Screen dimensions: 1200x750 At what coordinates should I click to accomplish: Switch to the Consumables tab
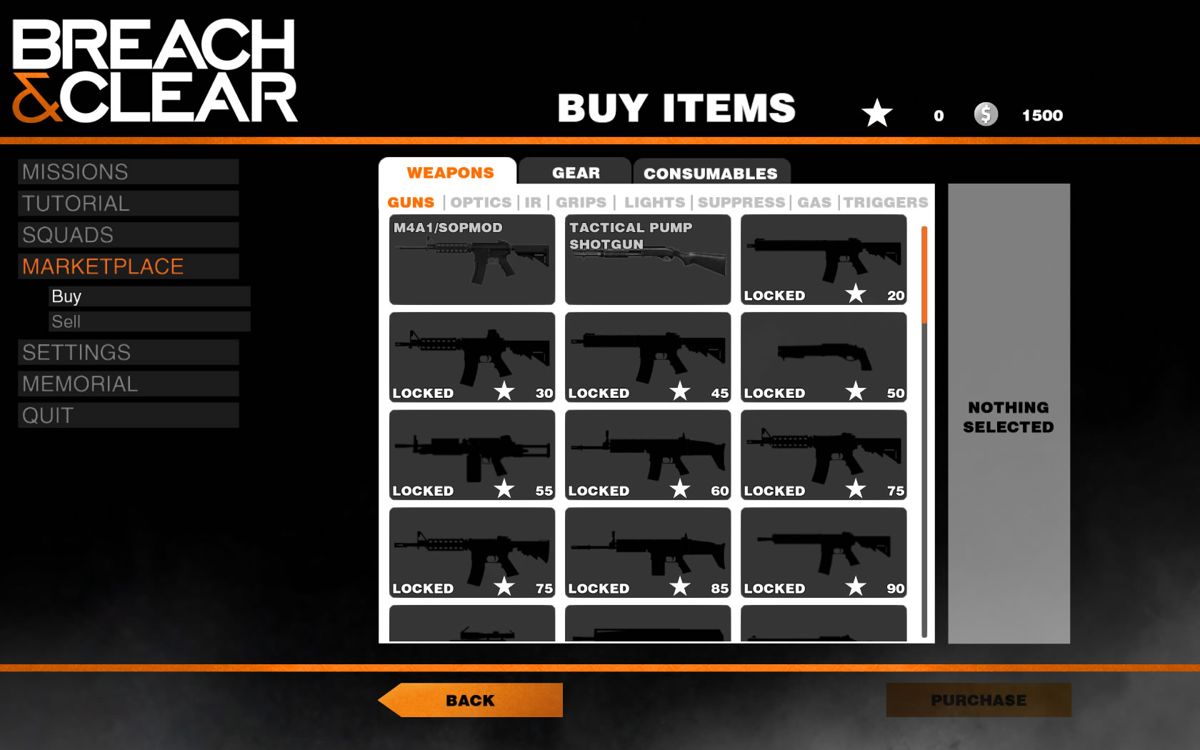click(x=710, y=174)
